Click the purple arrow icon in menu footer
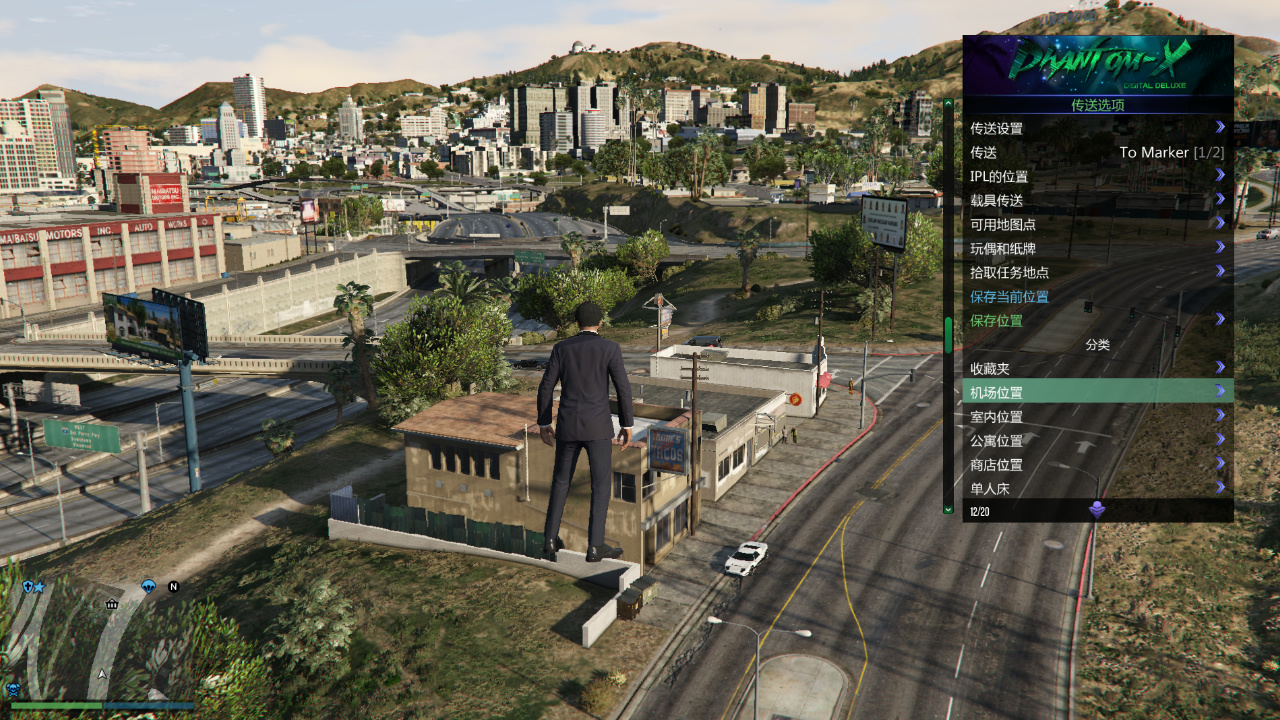The width and height of the screenshot is (1280, 720). (1097, 510)
